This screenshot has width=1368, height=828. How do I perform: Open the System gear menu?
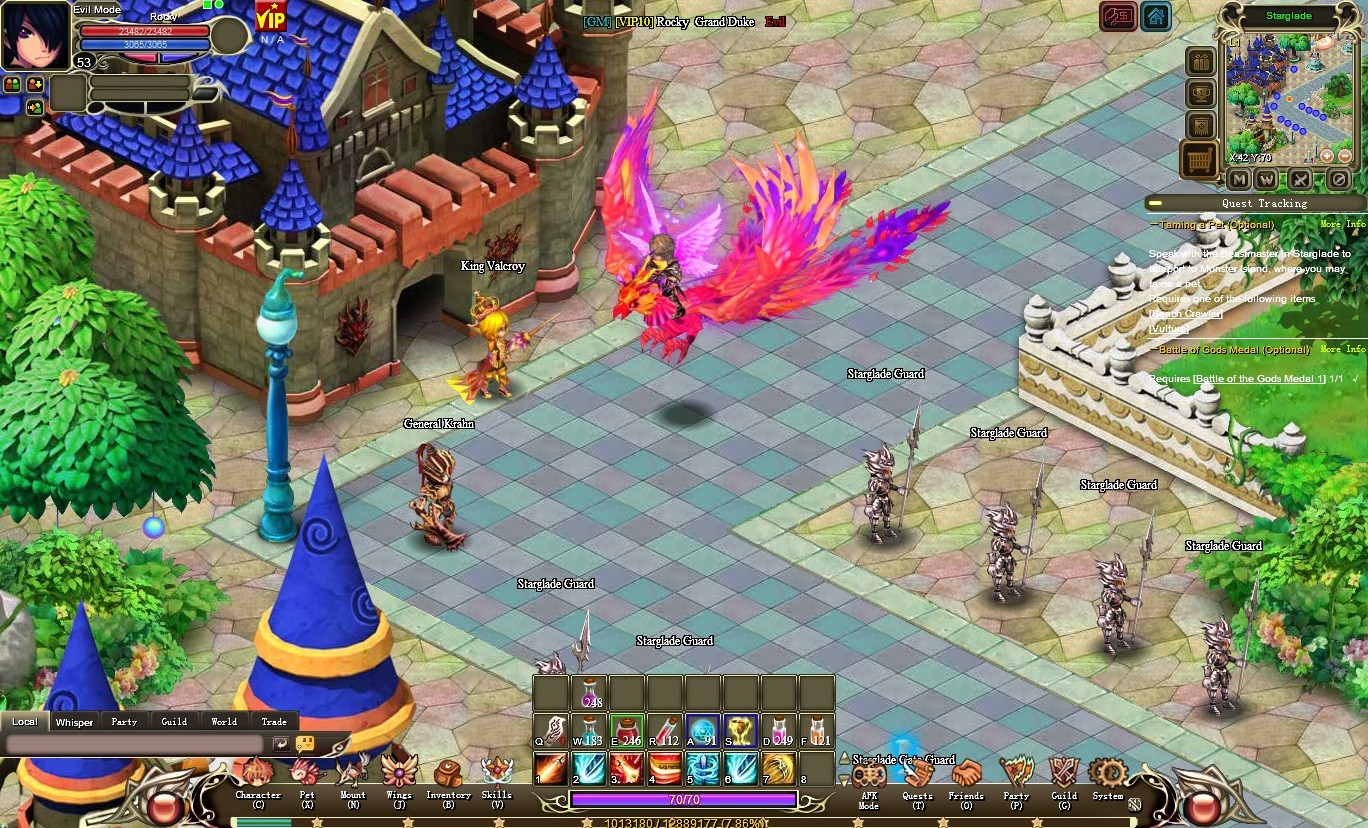coord(1108,774)
